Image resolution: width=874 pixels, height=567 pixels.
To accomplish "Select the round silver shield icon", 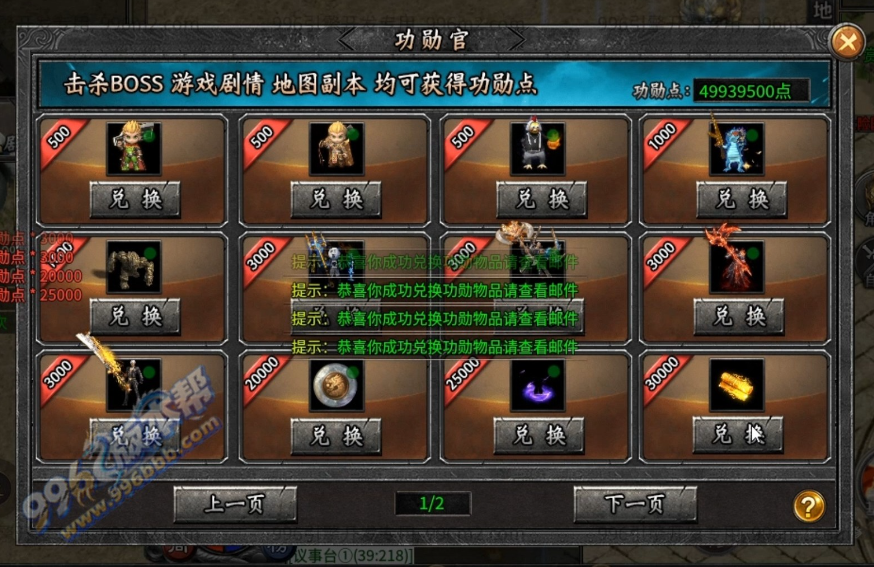I will pos(336,385).
